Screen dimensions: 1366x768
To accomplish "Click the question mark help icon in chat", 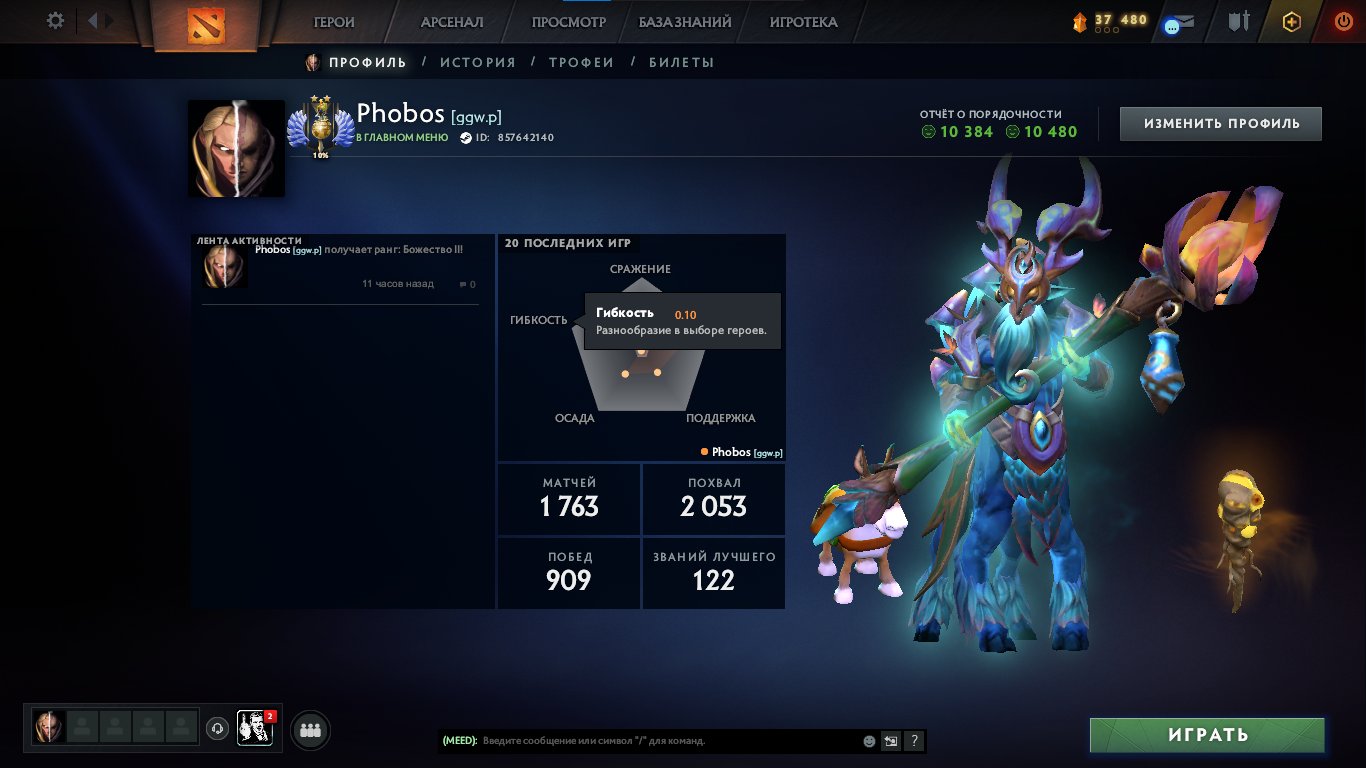I will 913,740.
